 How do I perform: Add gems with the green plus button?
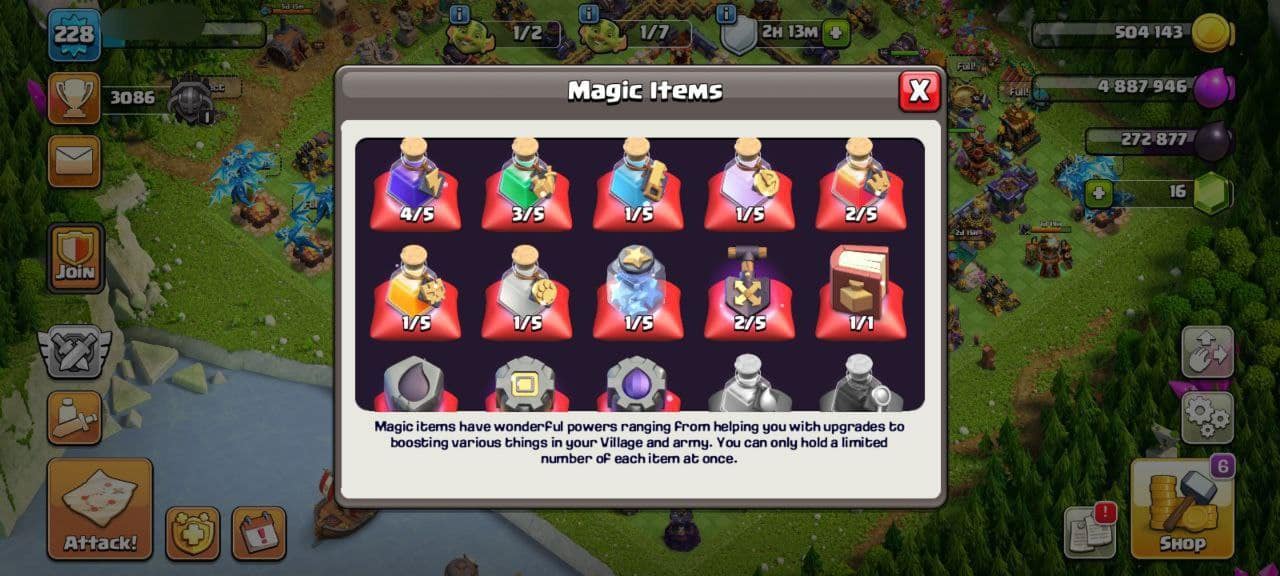tap(1098, 193)
